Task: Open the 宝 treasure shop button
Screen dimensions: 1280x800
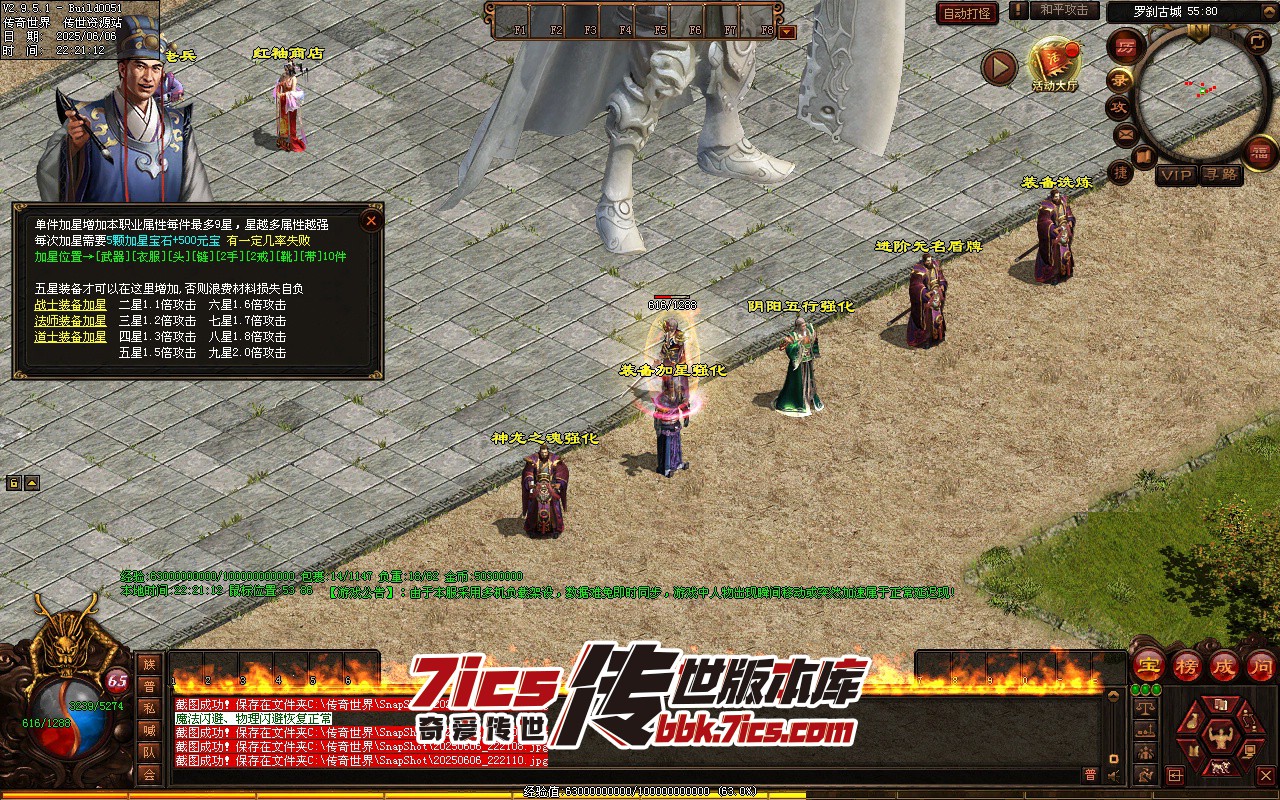Action: [x=1148, y=665]
